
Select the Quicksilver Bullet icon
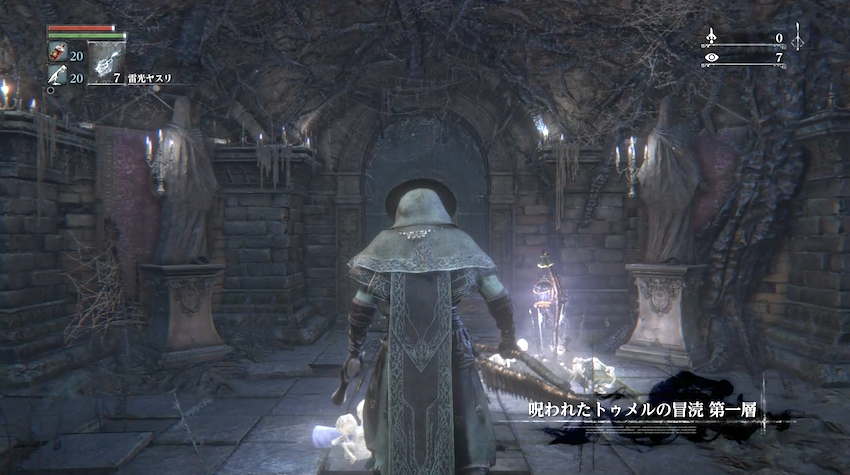[x=56, y=77]
